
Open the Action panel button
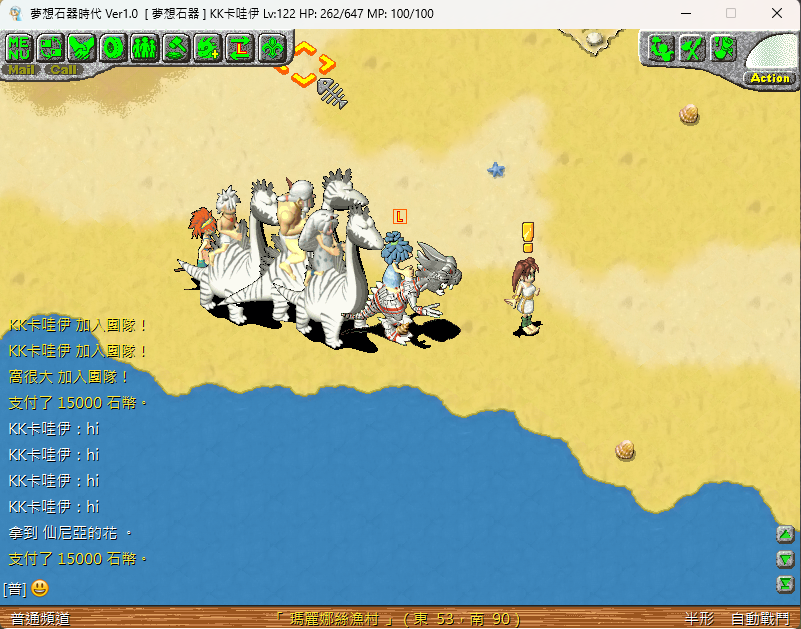[769, 78]
